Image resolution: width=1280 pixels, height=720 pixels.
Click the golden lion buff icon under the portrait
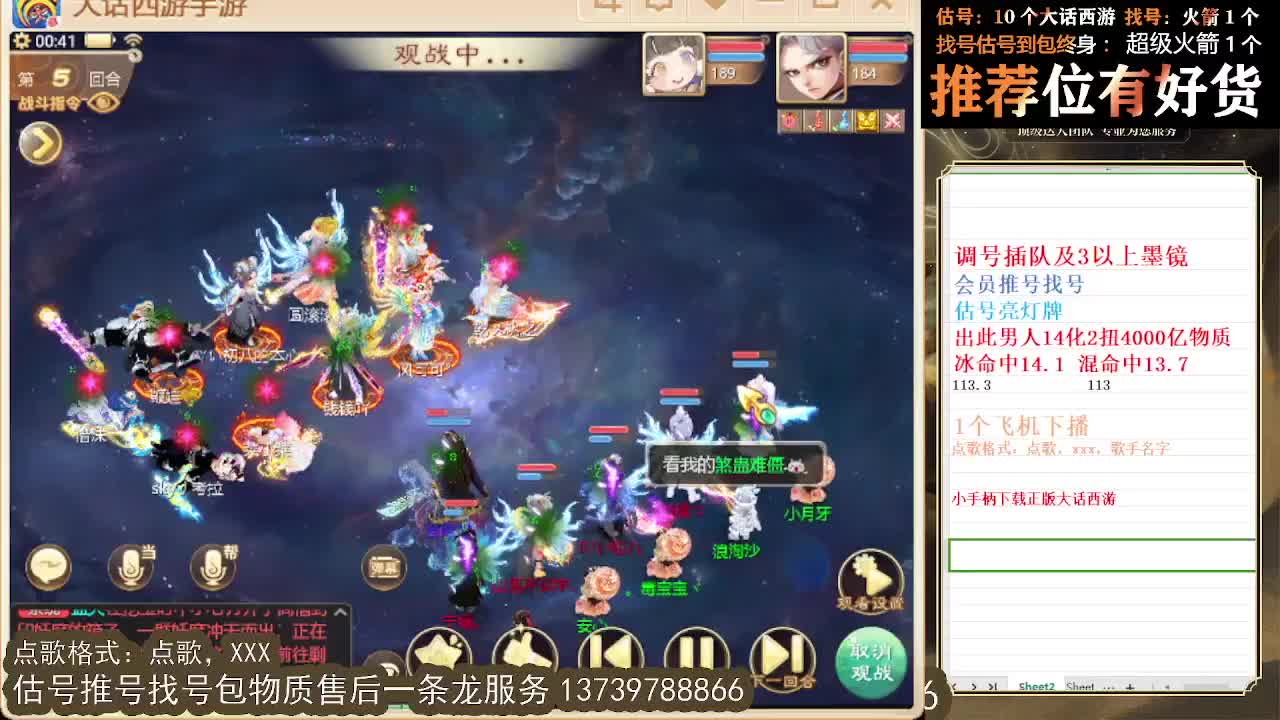pos(867,121)
